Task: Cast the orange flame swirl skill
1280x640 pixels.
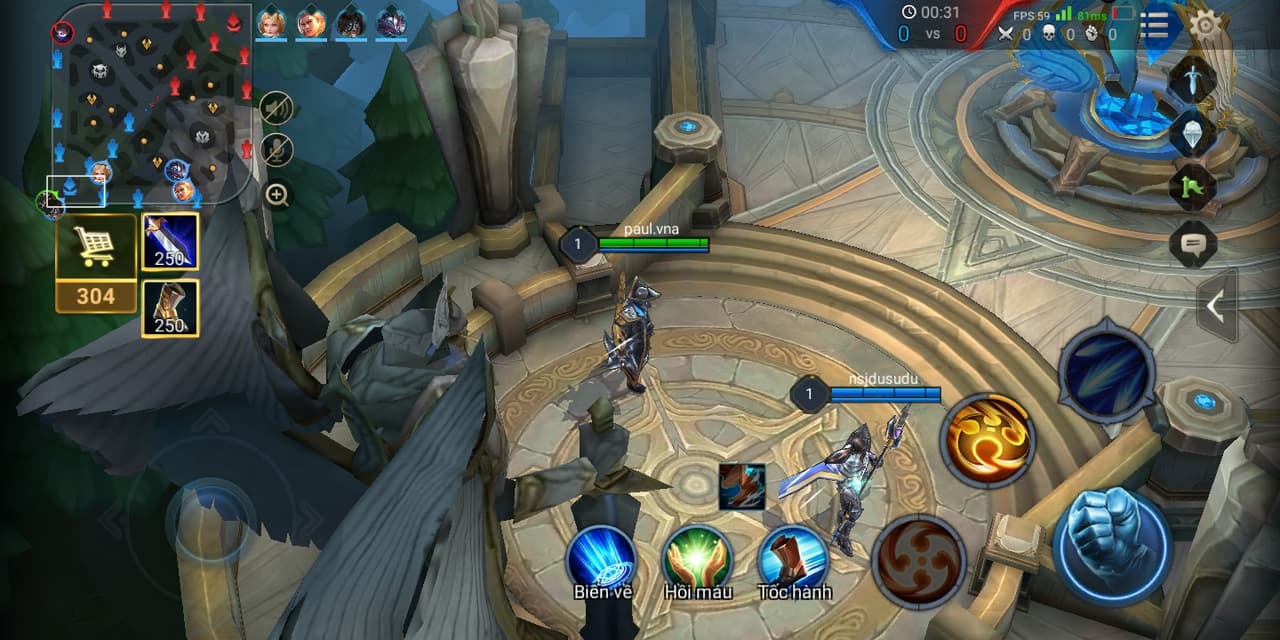Action: pos(987,440)
